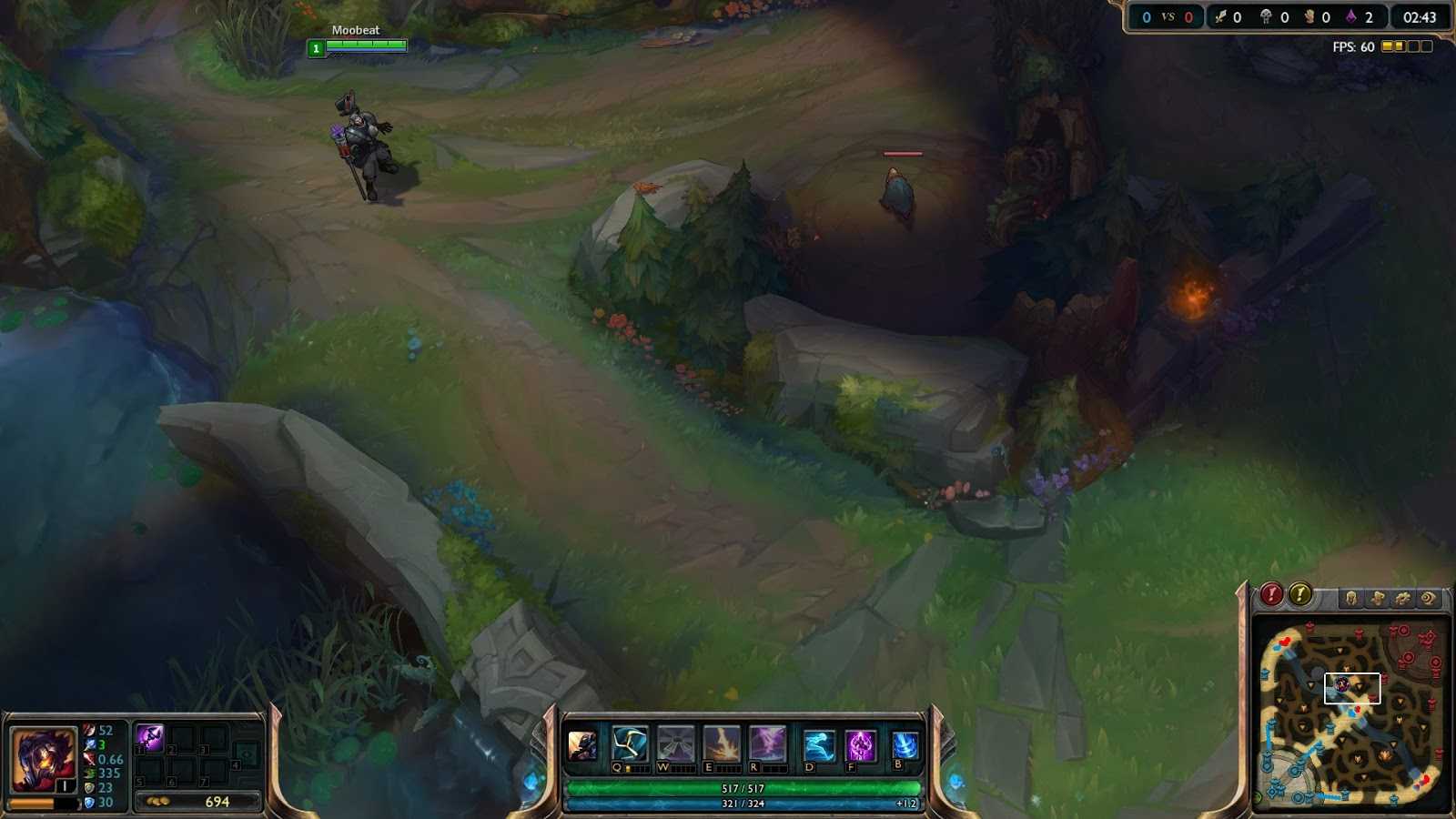Click the skull kills icon on top scoreboard

point(1267,16)
